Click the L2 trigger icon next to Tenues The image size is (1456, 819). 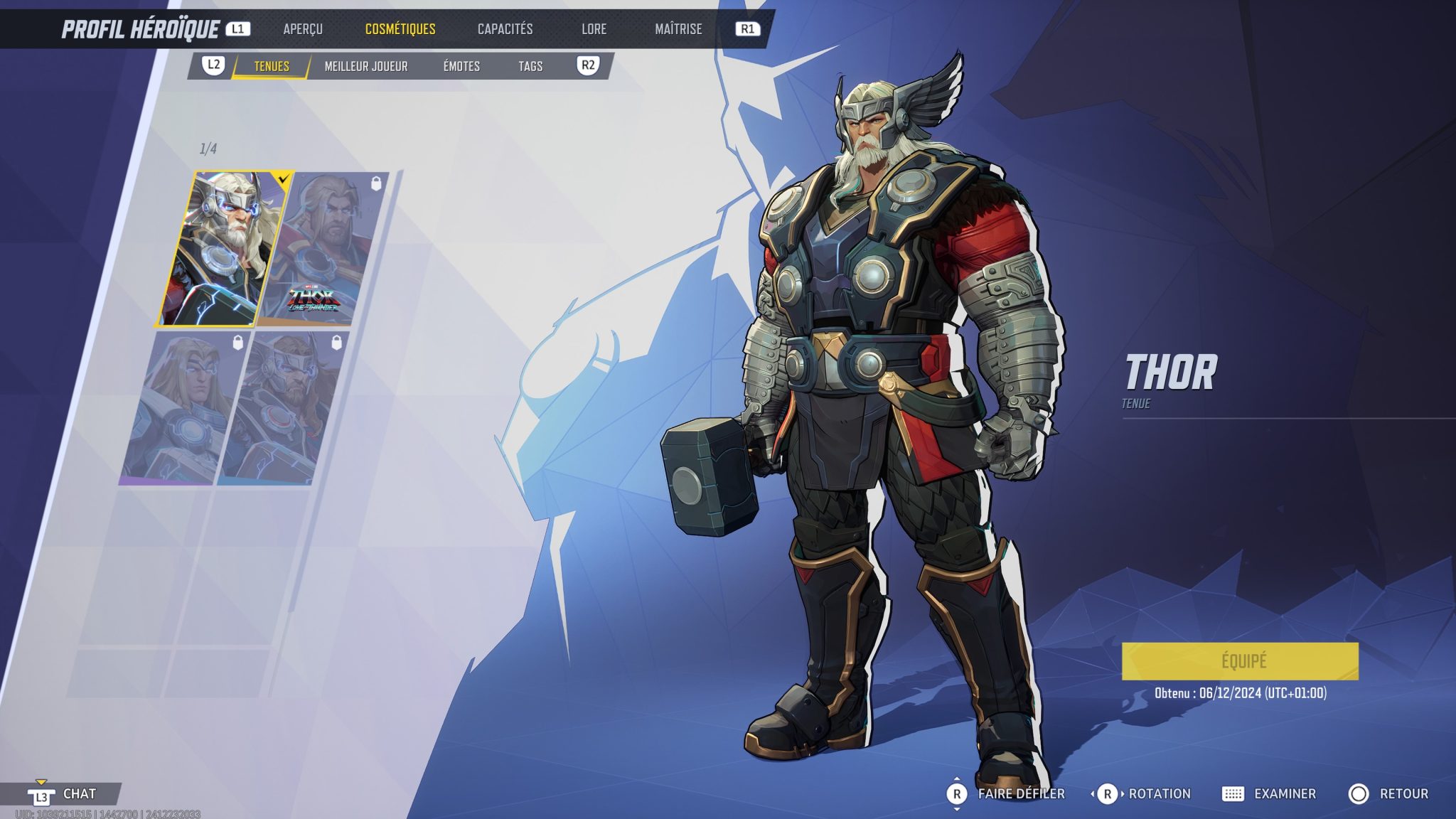[211, 66]
